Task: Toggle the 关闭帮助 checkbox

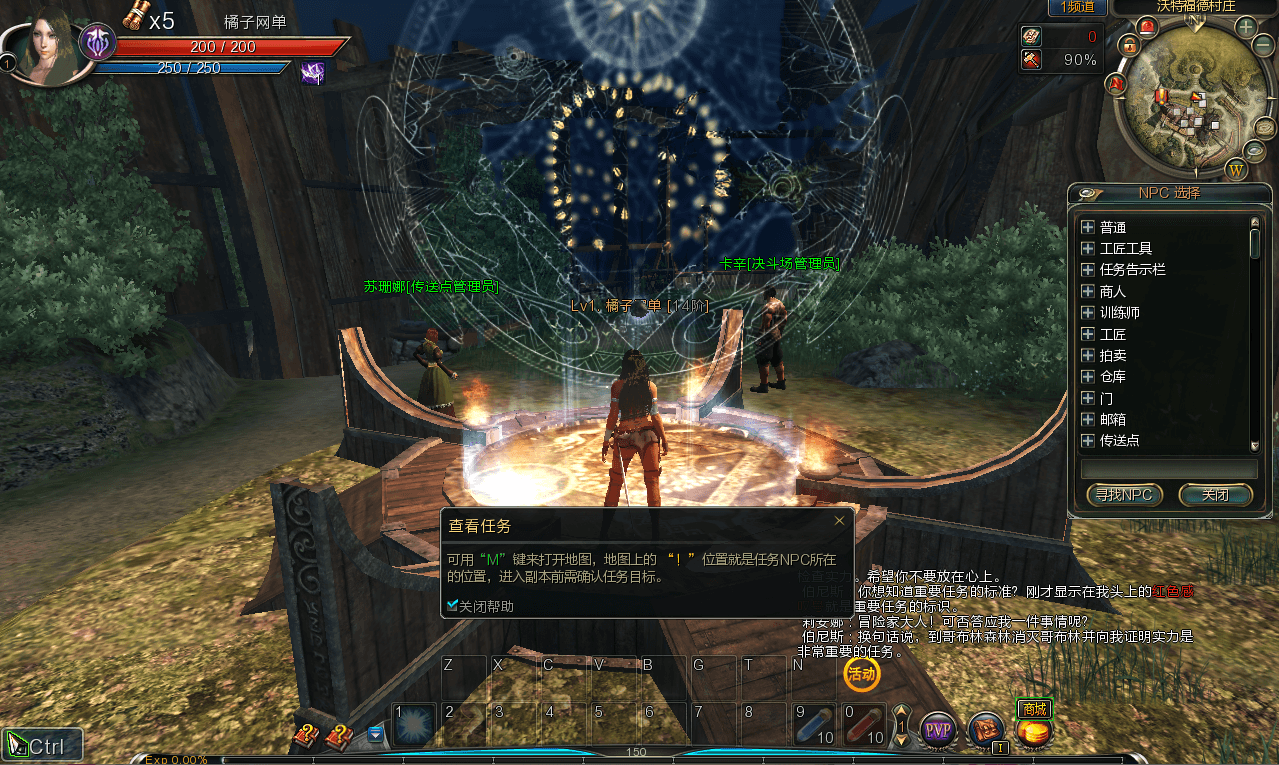Action: tap(453, 605)
